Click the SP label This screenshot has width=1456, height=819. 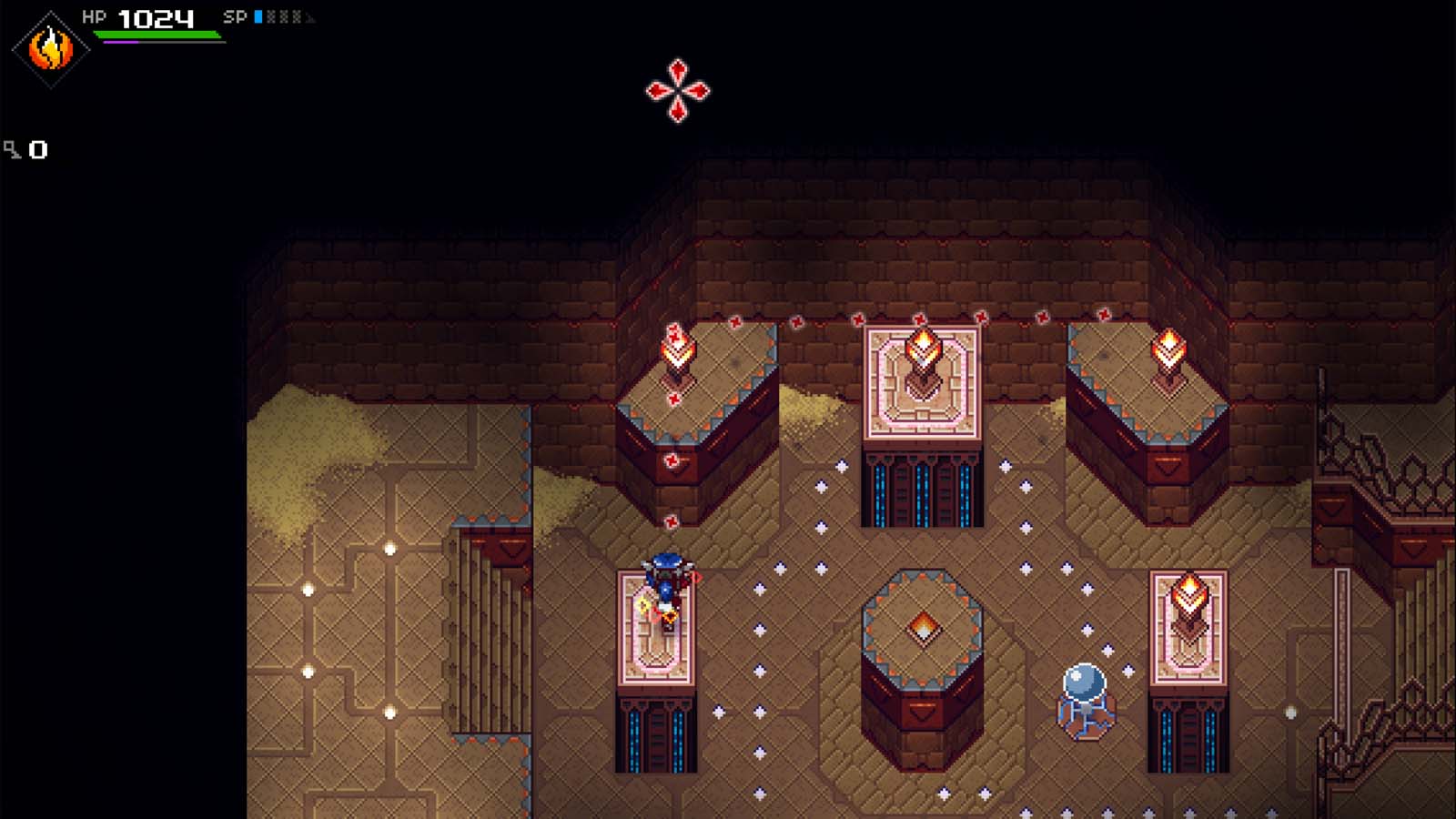[x=235, y=16]
